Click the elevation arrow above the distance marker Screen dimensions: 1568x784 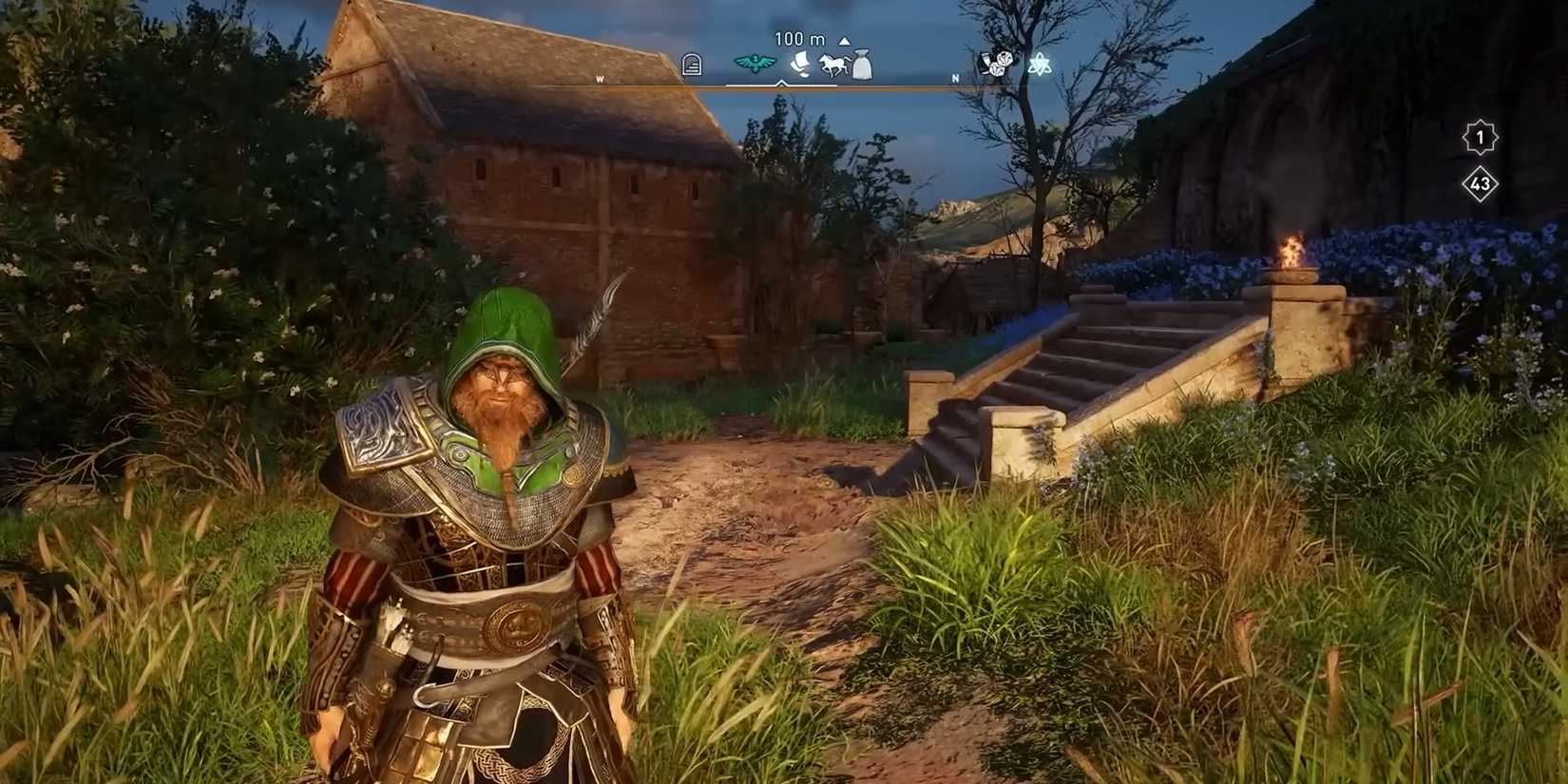coord(844,39)
